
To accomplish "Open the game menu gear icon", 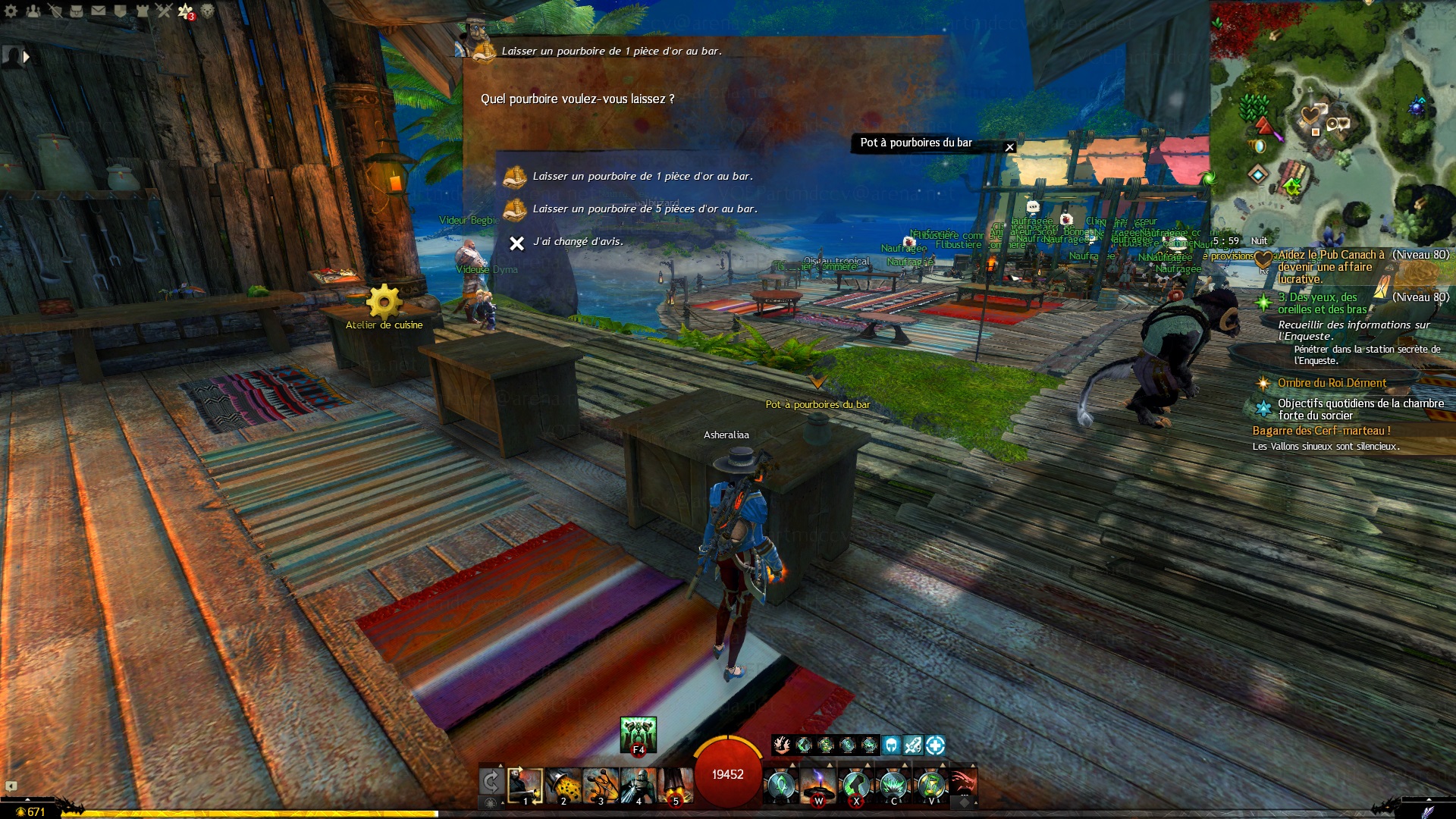I will (x=11, y=11).
